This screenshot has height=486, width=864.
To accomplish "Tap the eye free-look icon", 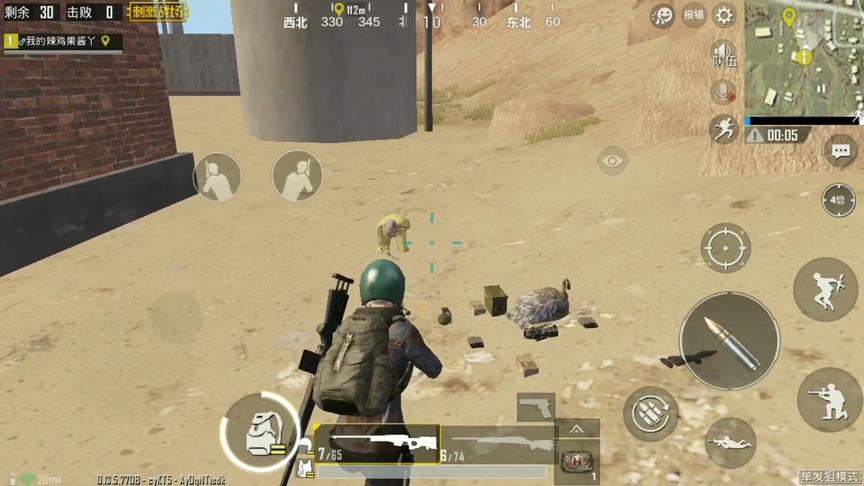I will tap(612, 160).
